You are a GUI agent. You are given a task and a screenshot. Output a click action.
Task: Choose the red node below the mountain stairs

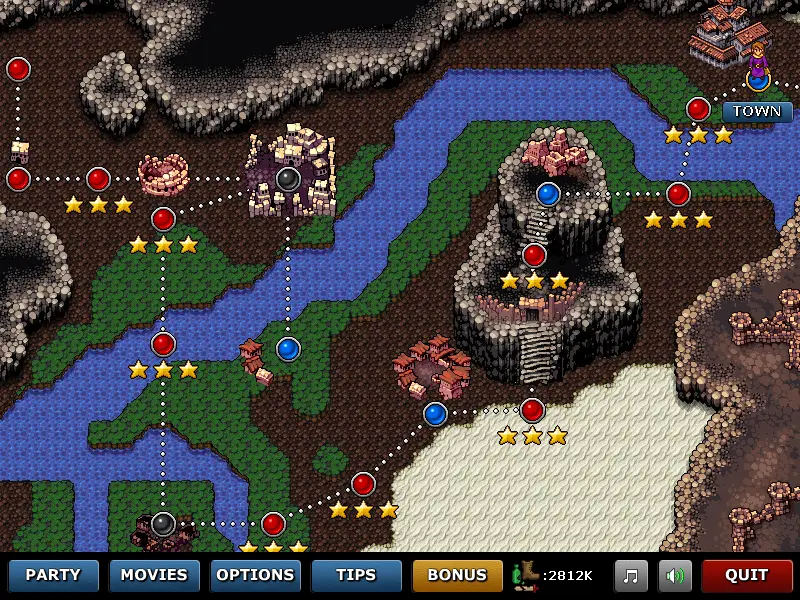tap(532, 410)
